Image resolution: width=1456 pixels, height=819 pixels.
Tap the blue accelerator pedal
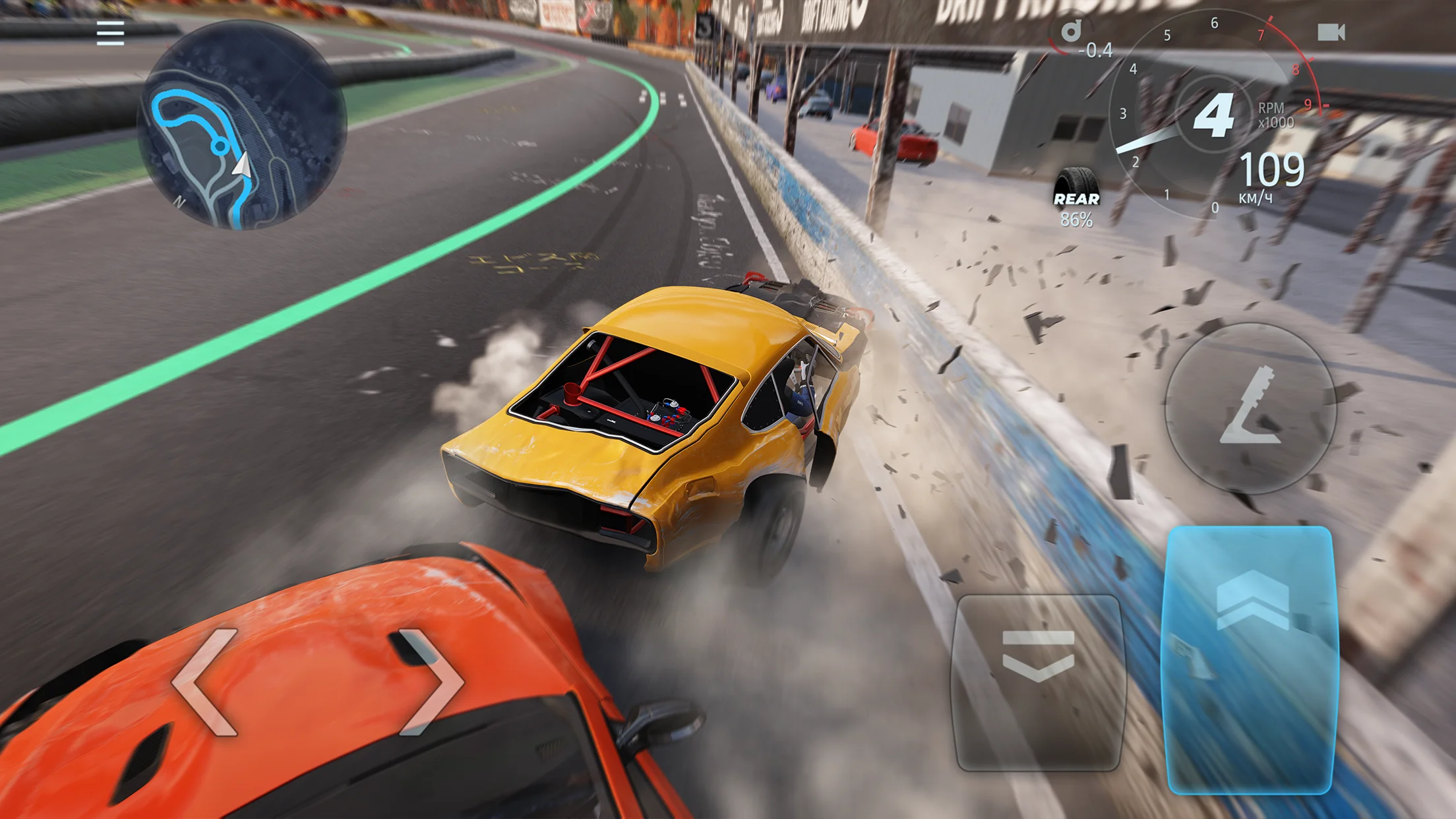coord(1250,659)
